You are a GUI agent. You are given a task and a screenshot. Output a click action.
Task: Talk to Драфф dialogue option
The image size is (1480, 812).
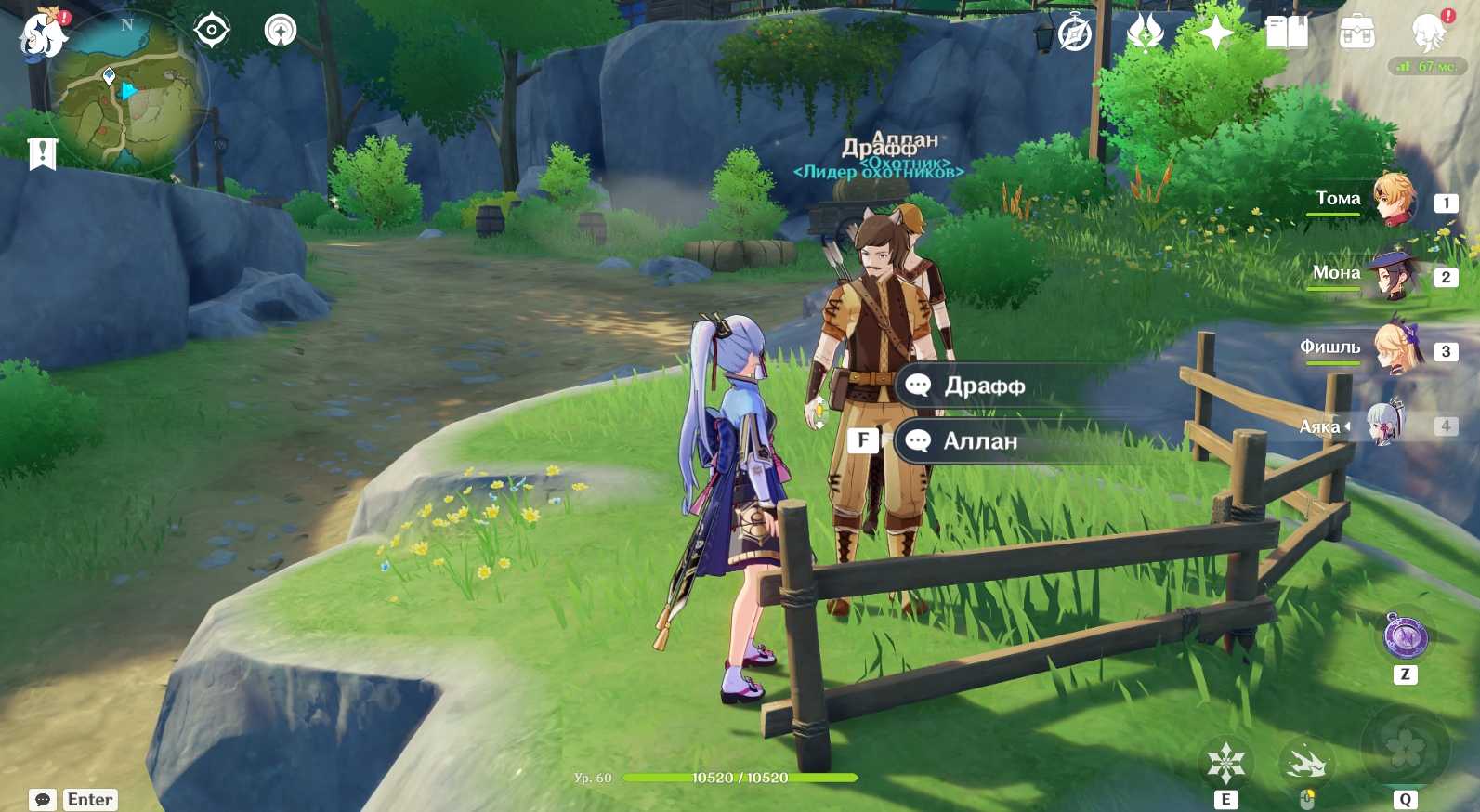click(983, 386)
